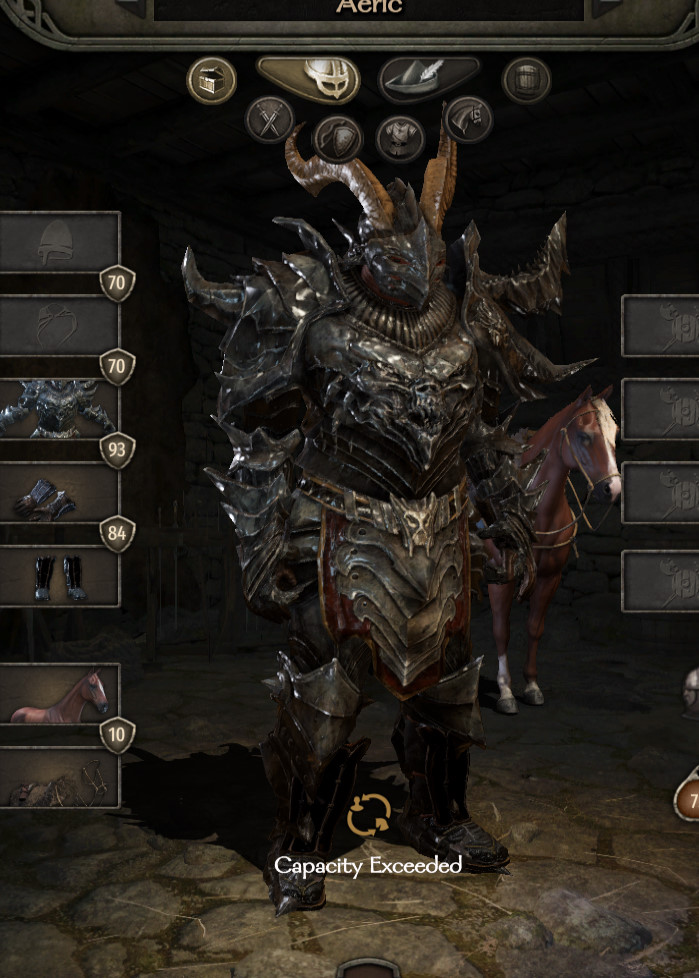The height and width of the screenshot is (978, 699).
Task: Select the equipped black boots slot
Action: coord(58,577)
